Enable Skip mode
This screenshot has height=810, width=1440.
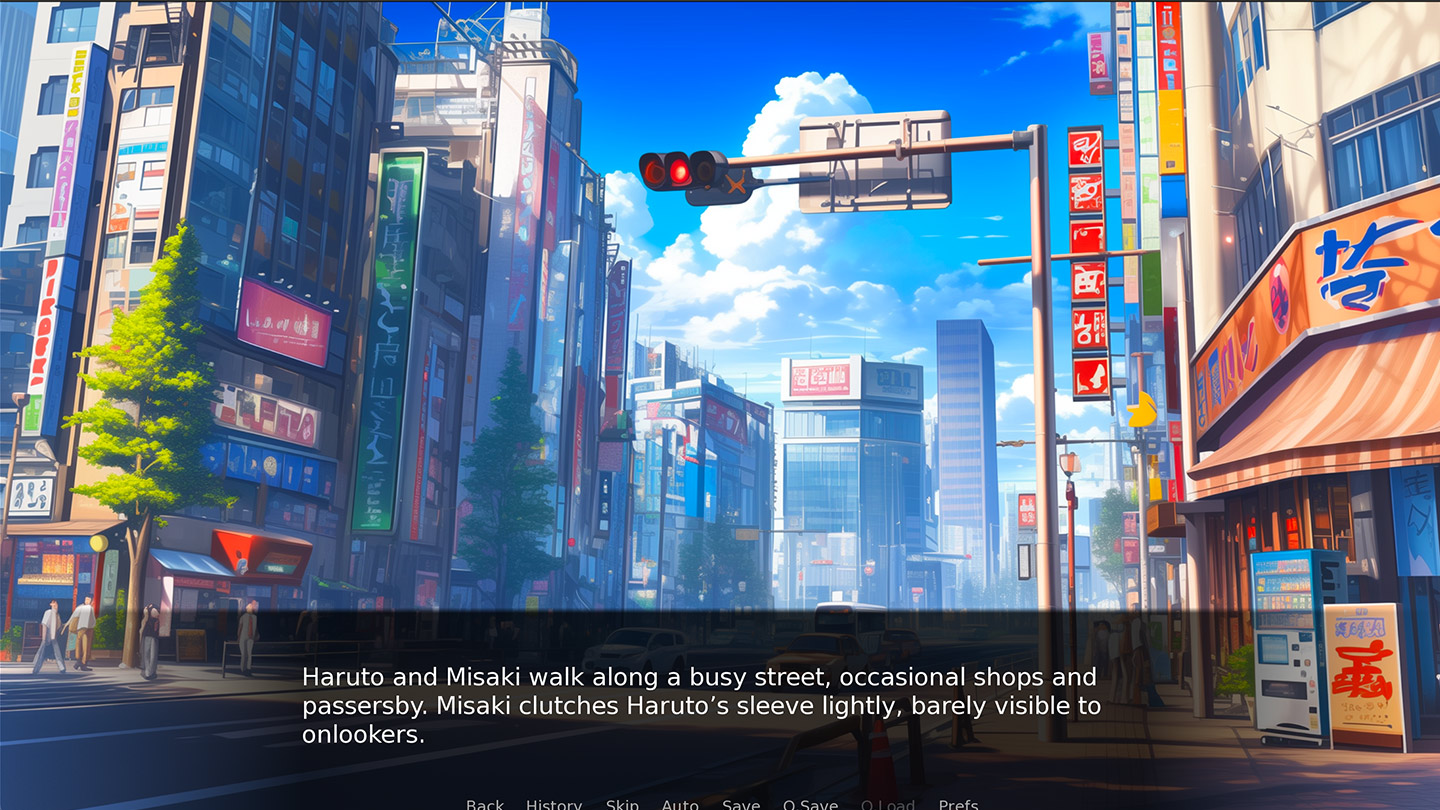pyautogui.click(x=622, y=804)
